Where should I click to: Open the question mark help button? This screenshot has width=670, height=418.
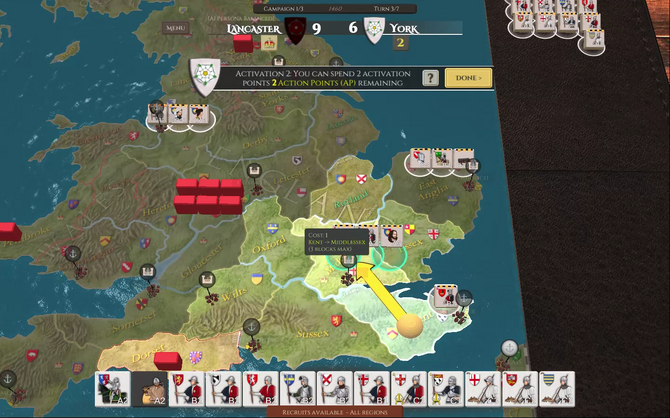(431, 78)
